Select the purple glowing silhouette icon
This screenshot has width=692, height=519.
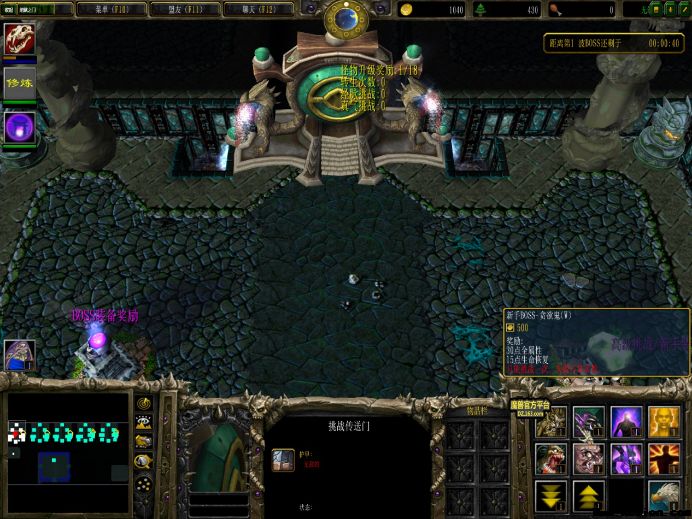(626, 421)
